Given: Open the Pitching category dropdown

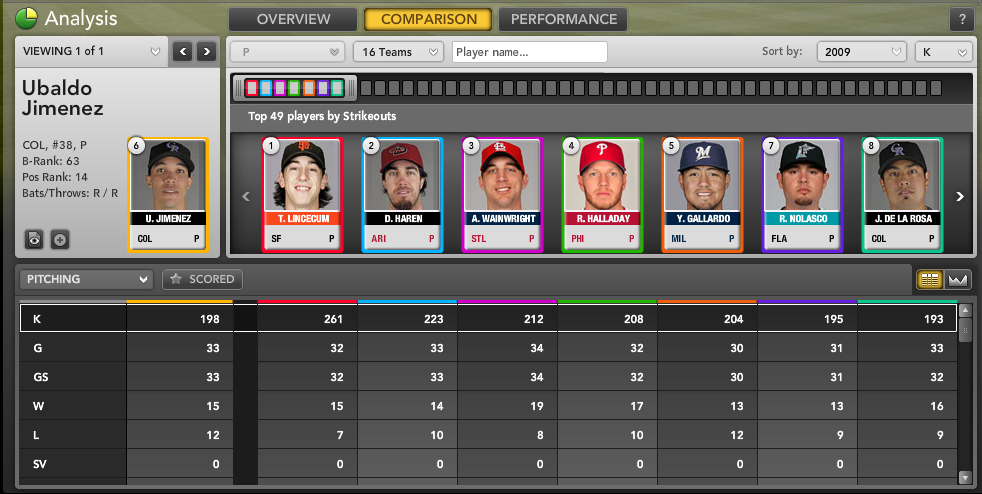Looking at the screenshot, I should (x=88, y=280).
